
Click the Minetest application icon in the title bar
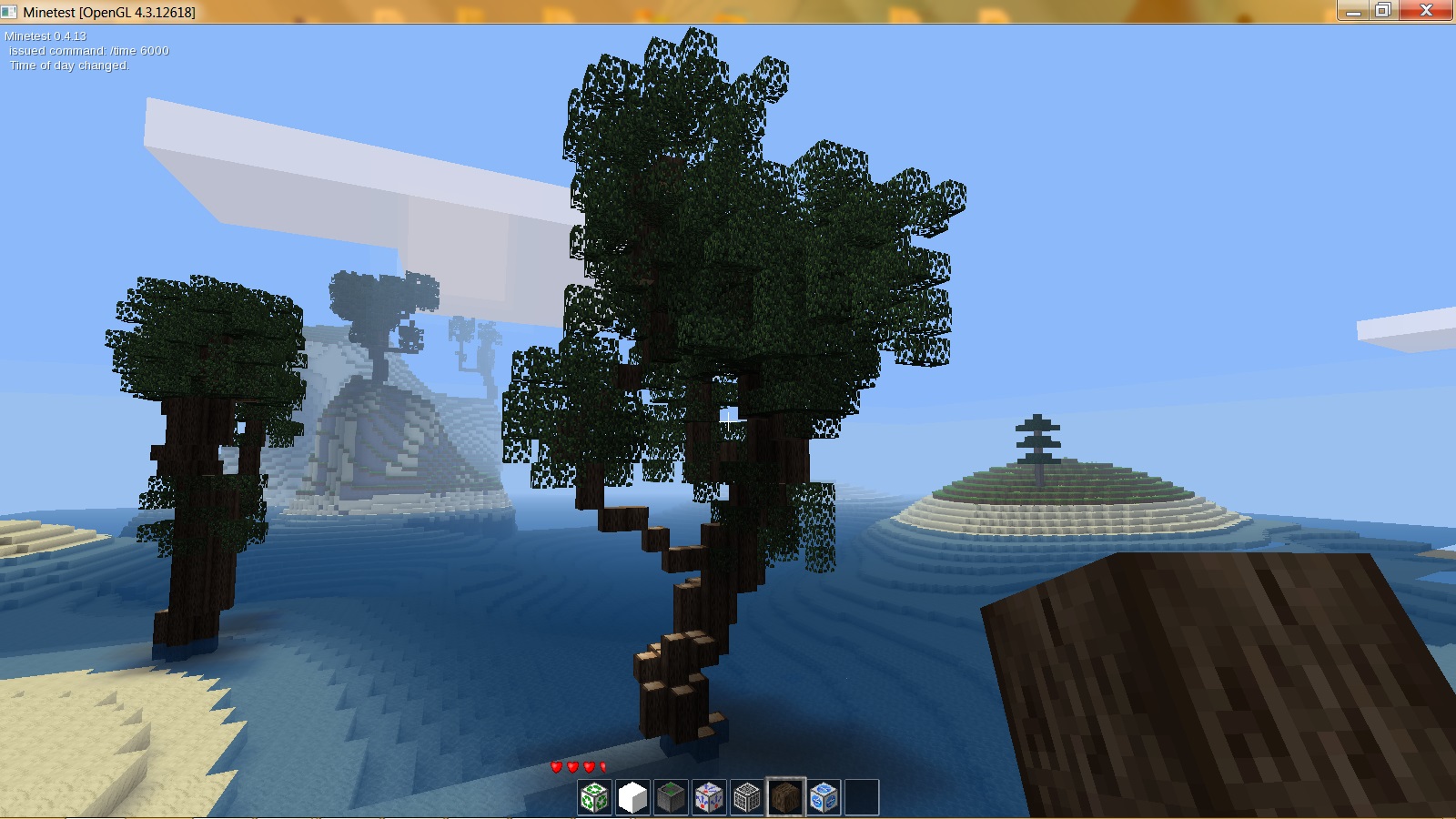pyautogui.click(x=11, y=12)
